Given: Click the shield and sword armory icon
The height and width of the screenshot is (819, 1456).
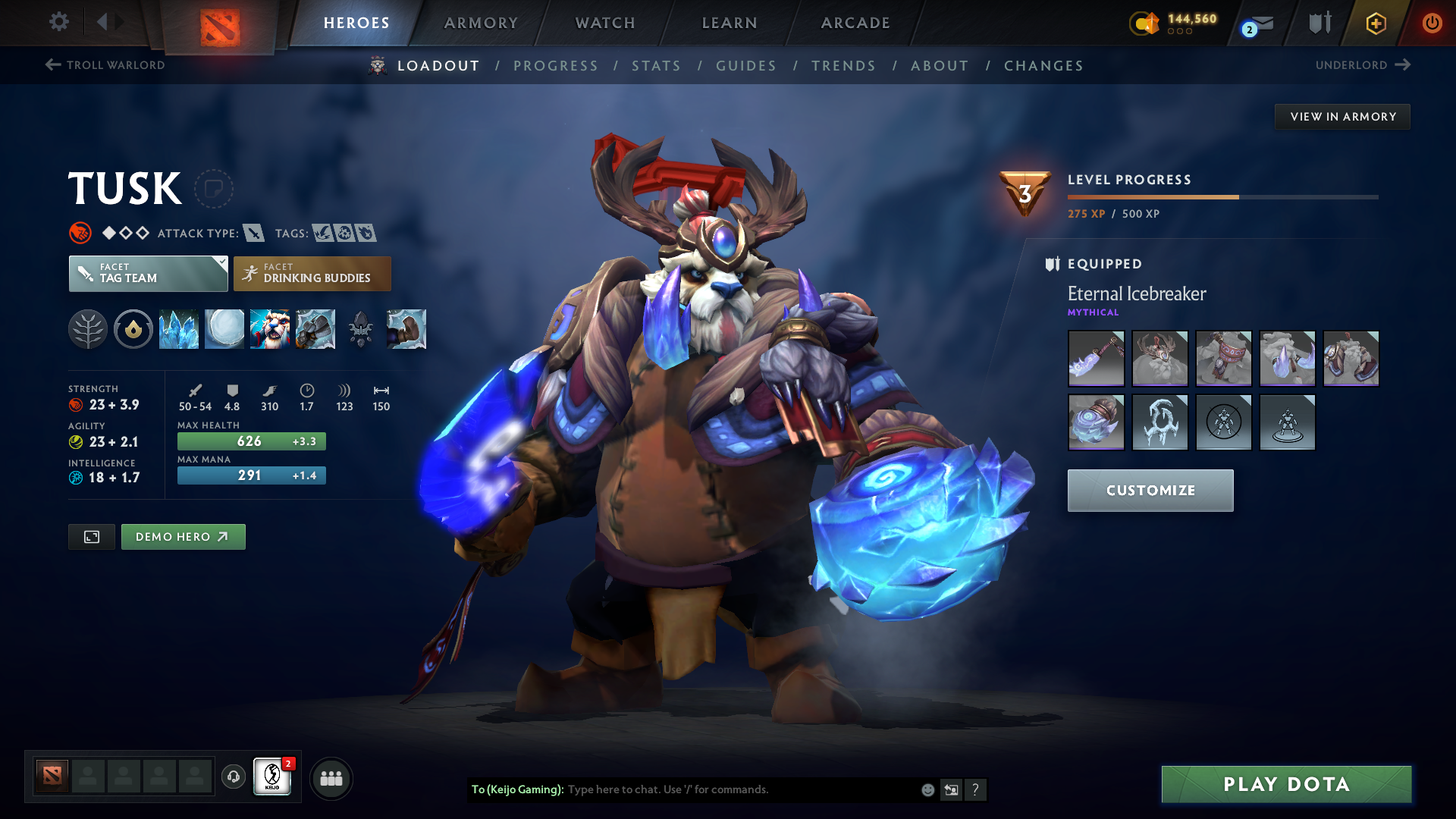Looking at the screenshot, I should [1319, 23].
